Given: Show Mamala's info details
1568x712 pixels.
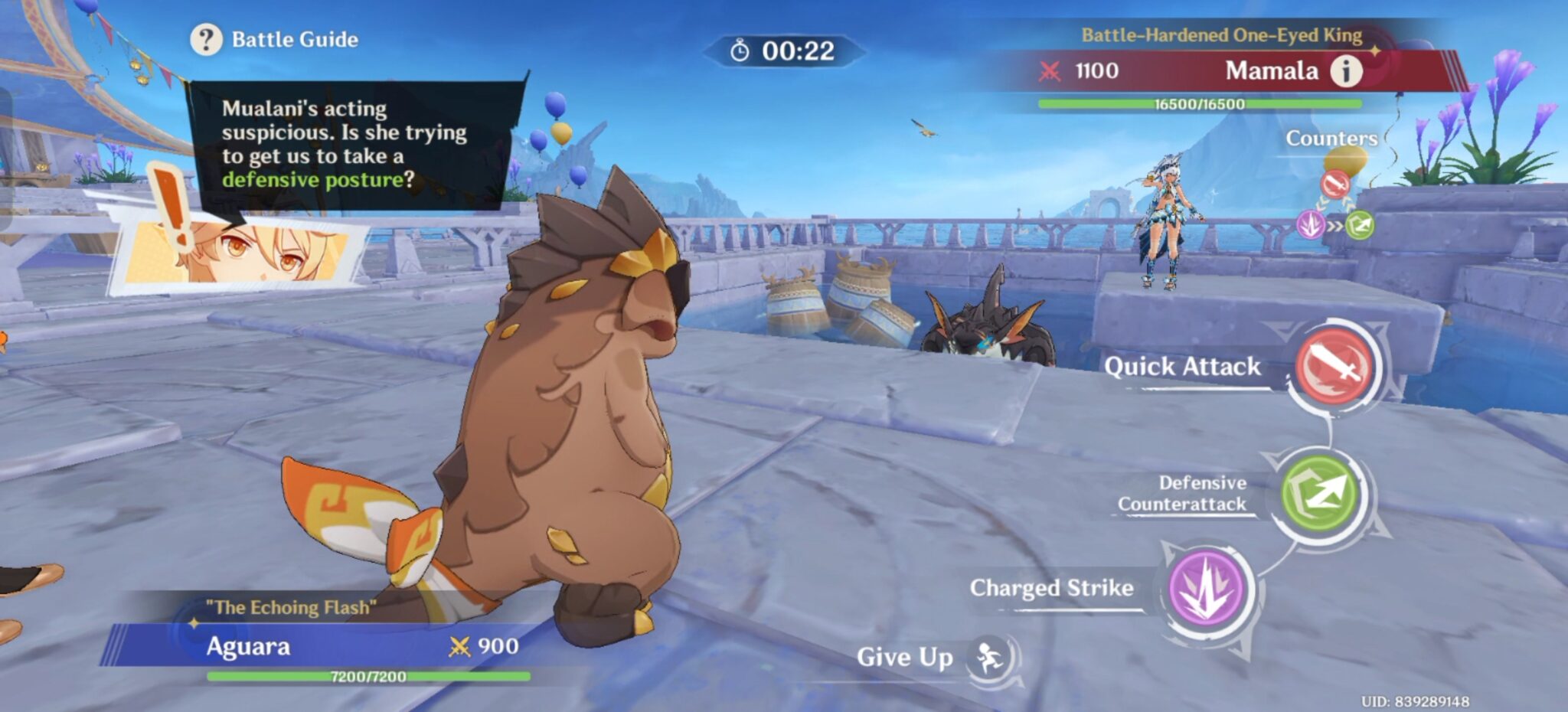Looking at the screenshot, I should tap(1346, 71).
